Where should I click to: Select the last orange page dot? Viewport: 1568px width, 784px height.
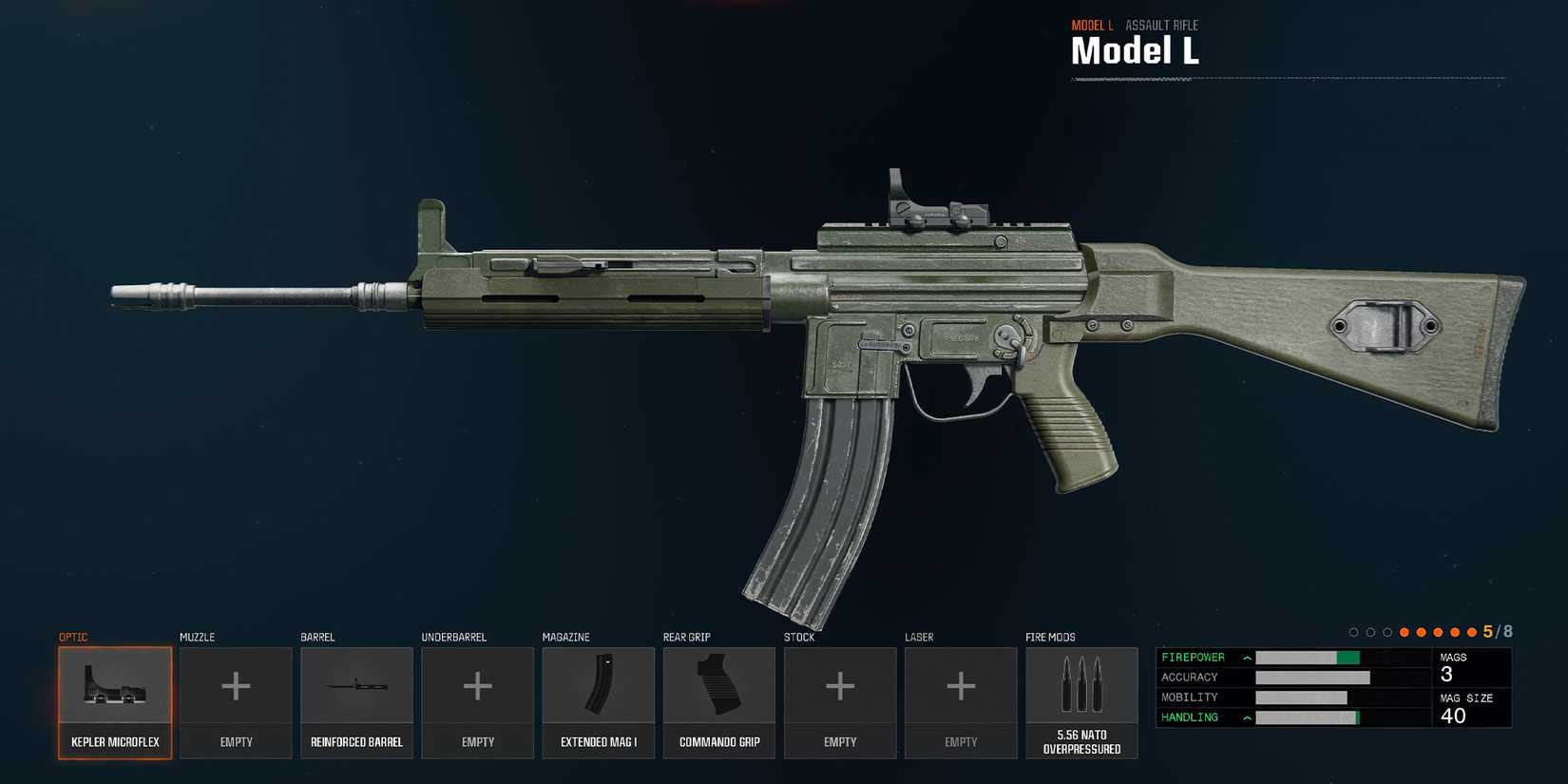point(1471,631)
